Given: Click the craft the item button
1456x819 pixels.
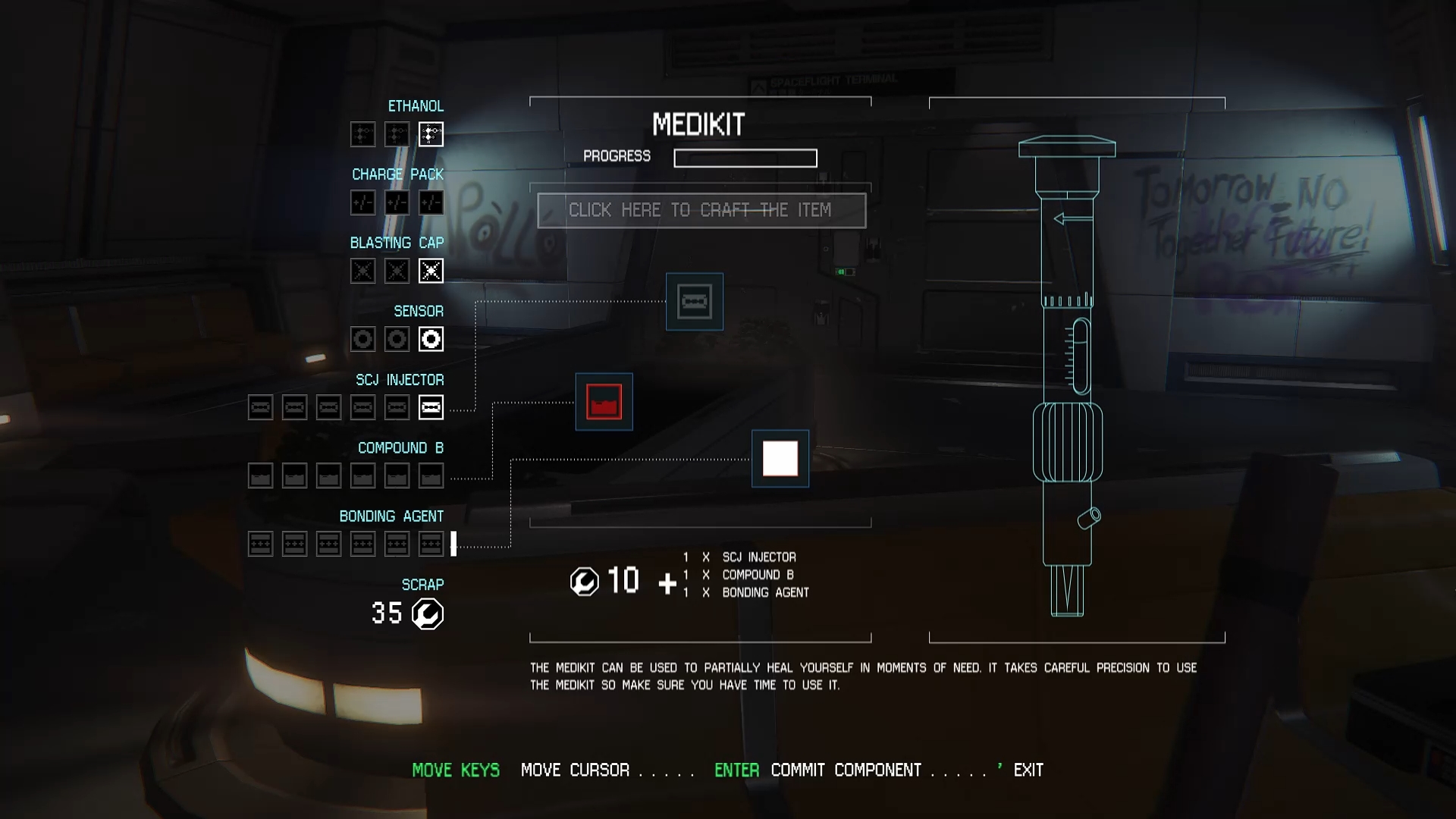Looking at the screenshot, I should [701, 210].
